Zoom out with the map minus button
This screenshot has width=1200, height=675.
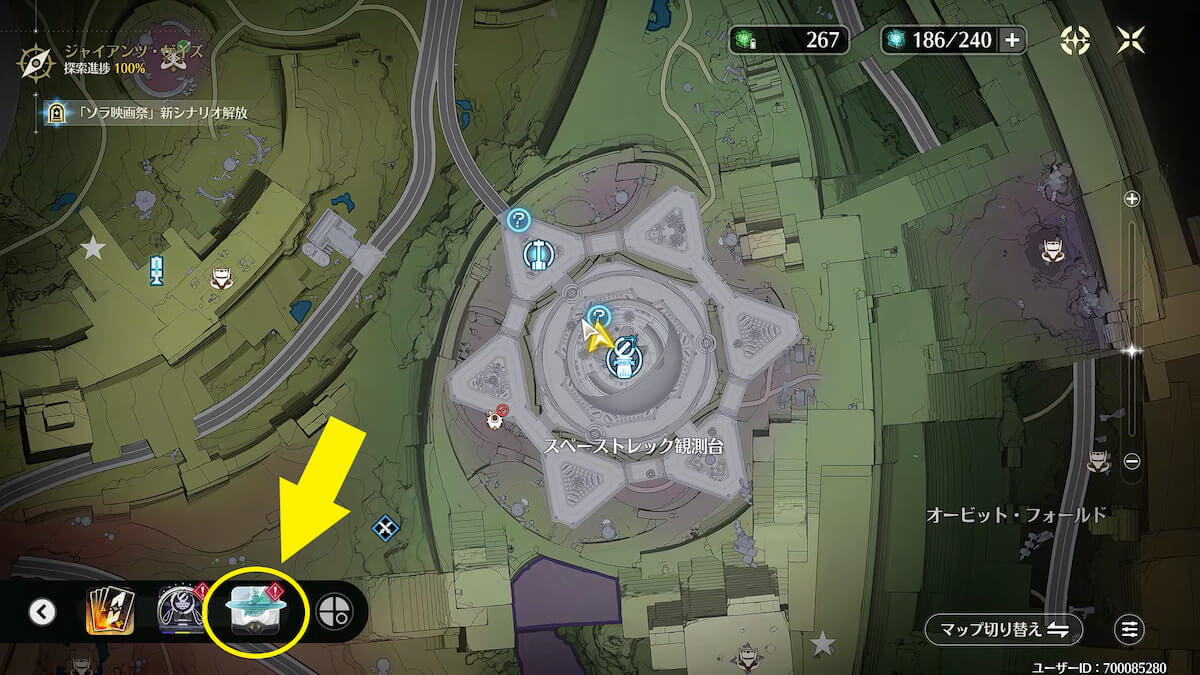tap(1132, 461)
